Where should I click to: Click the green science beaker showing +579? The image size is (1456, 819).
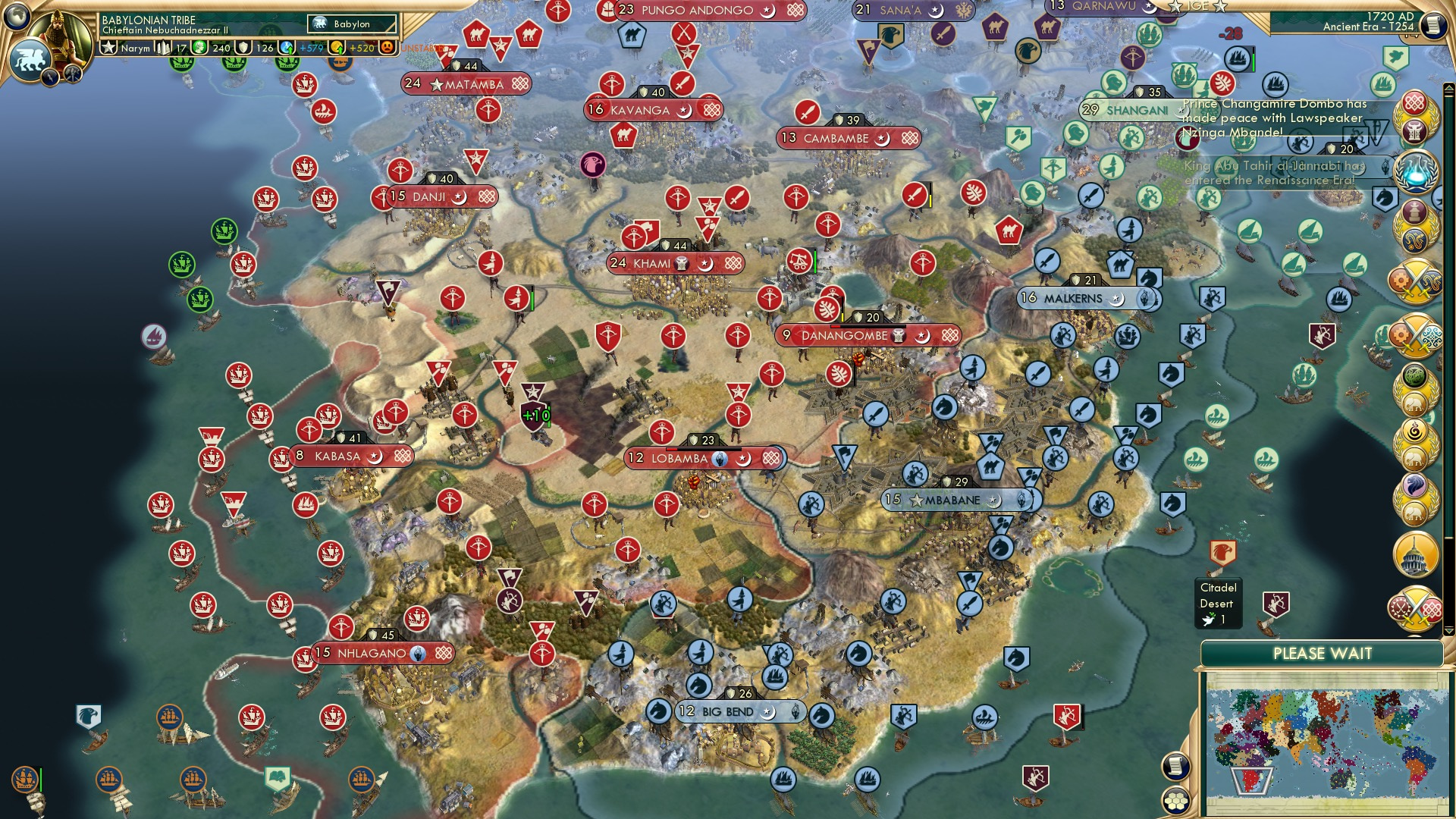click(286, 48)
